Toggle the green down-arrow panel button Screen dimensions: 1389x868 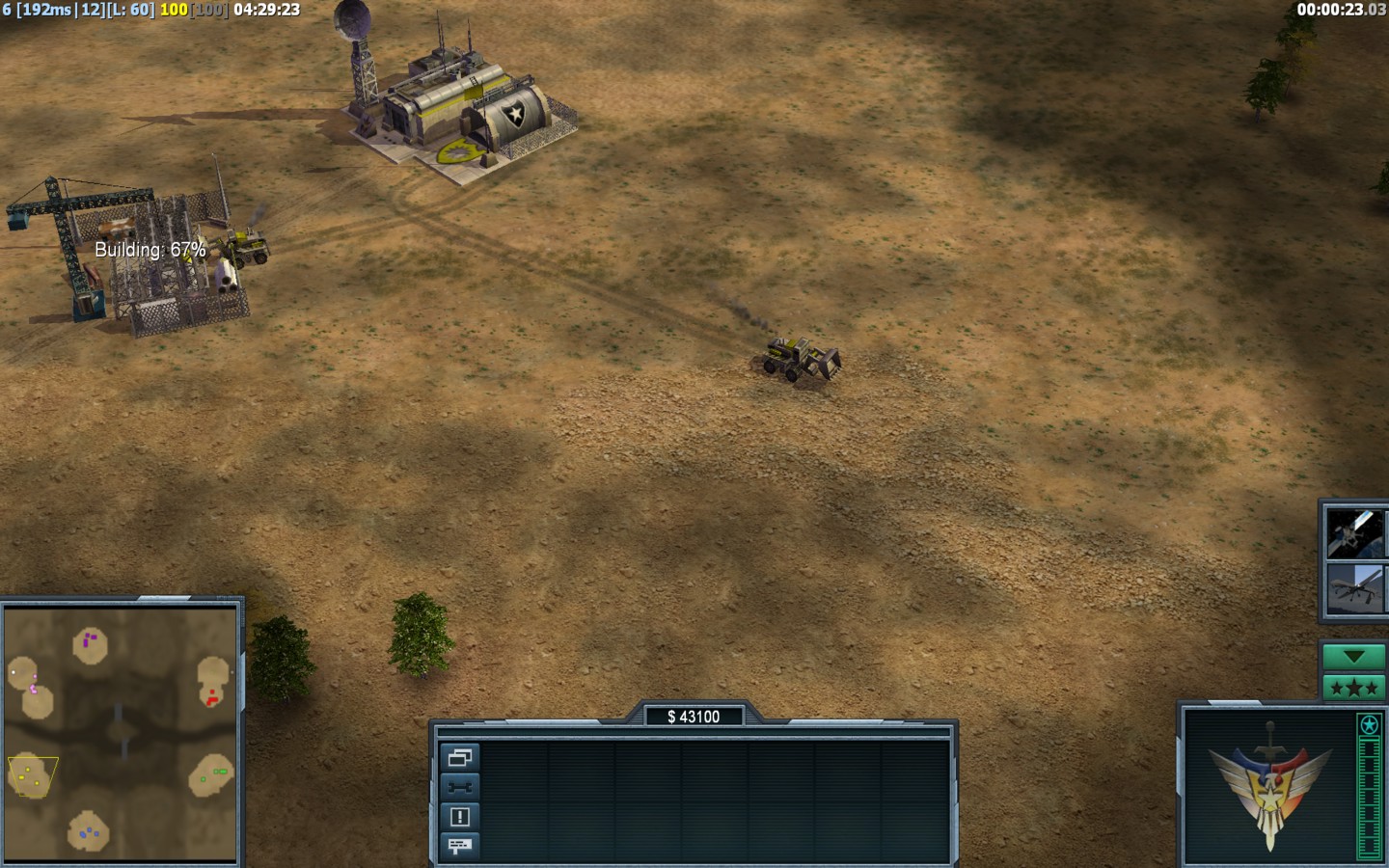point(1353,657)
